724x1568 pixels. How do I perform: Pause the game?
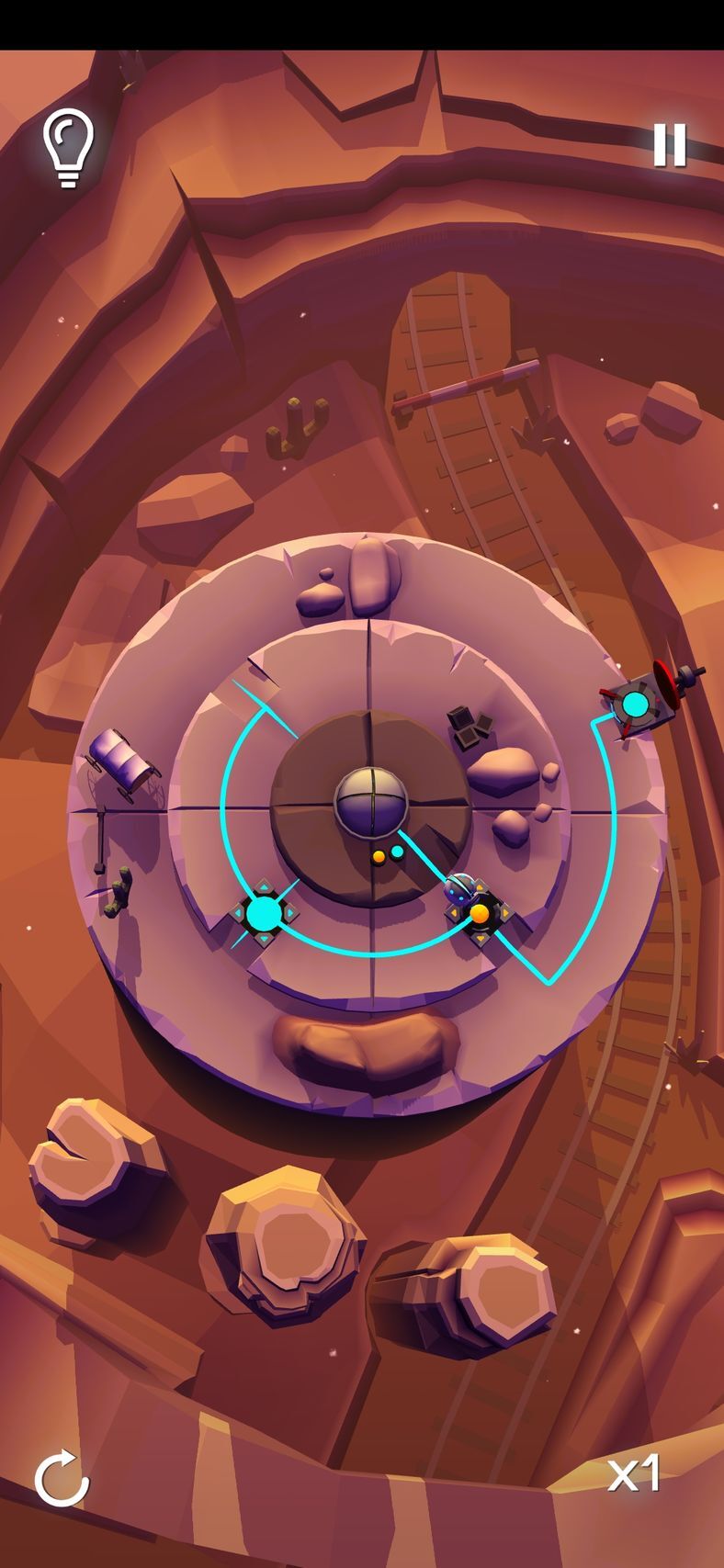670,145
